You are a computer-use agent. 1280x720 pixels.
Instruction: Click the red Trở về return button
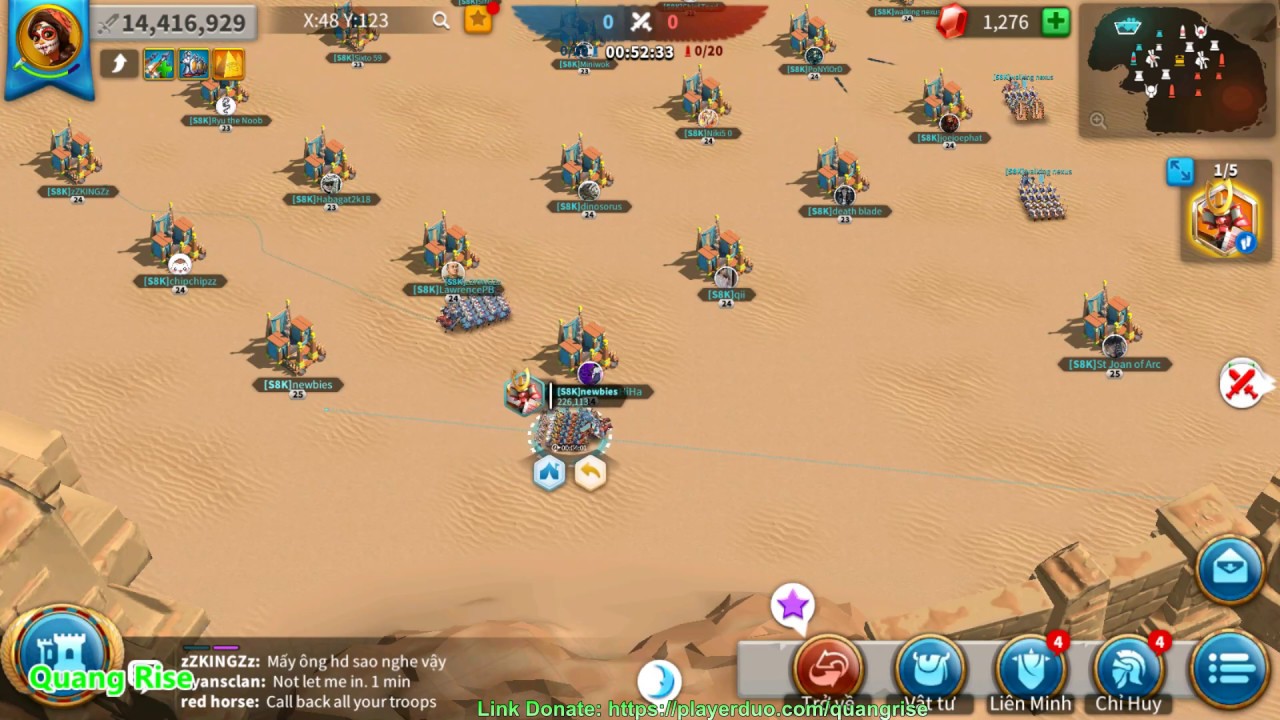[829, 668]
